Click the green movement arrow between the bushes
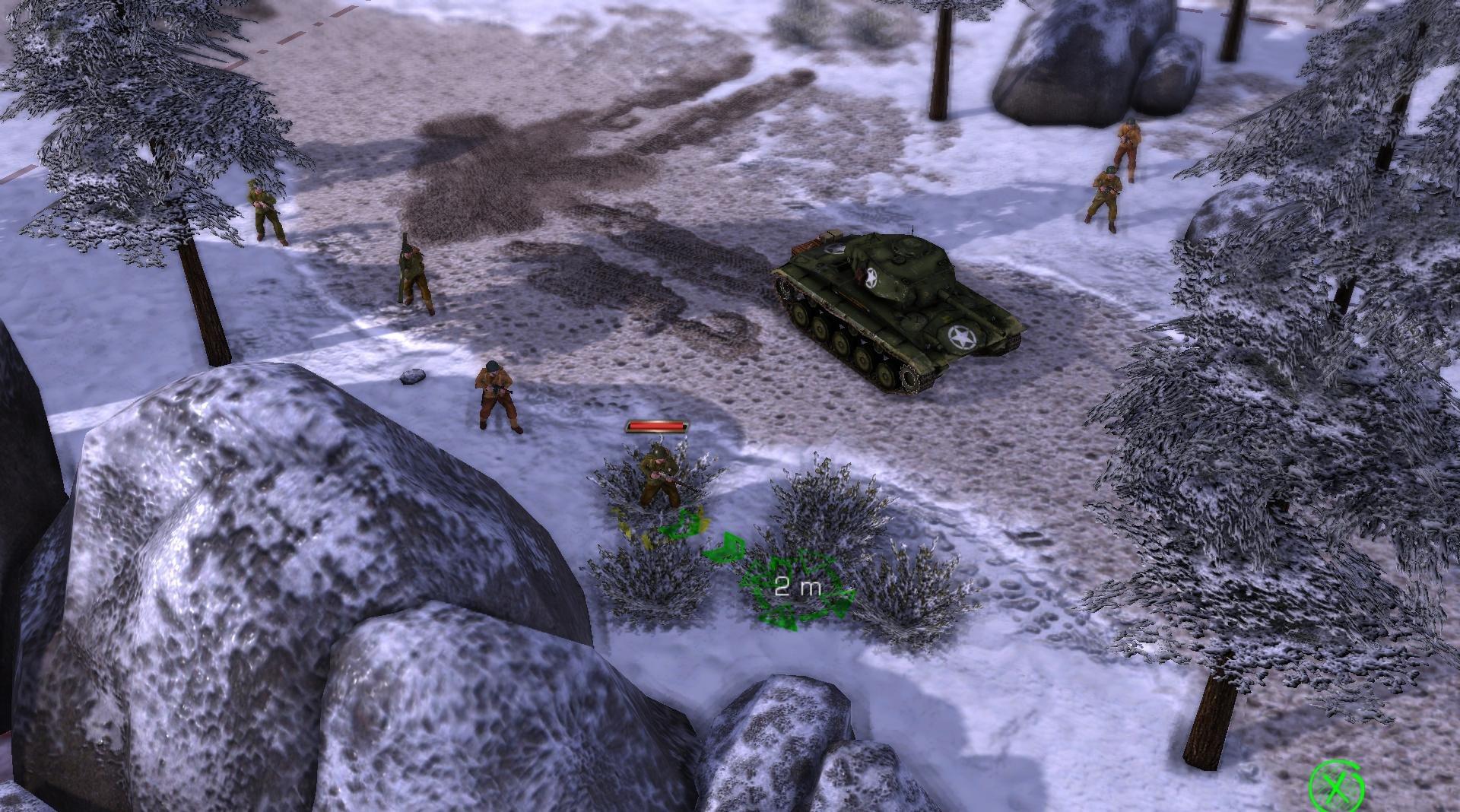Image resolution: width=1460 pixels, height=812 pixels. (728, 547)
